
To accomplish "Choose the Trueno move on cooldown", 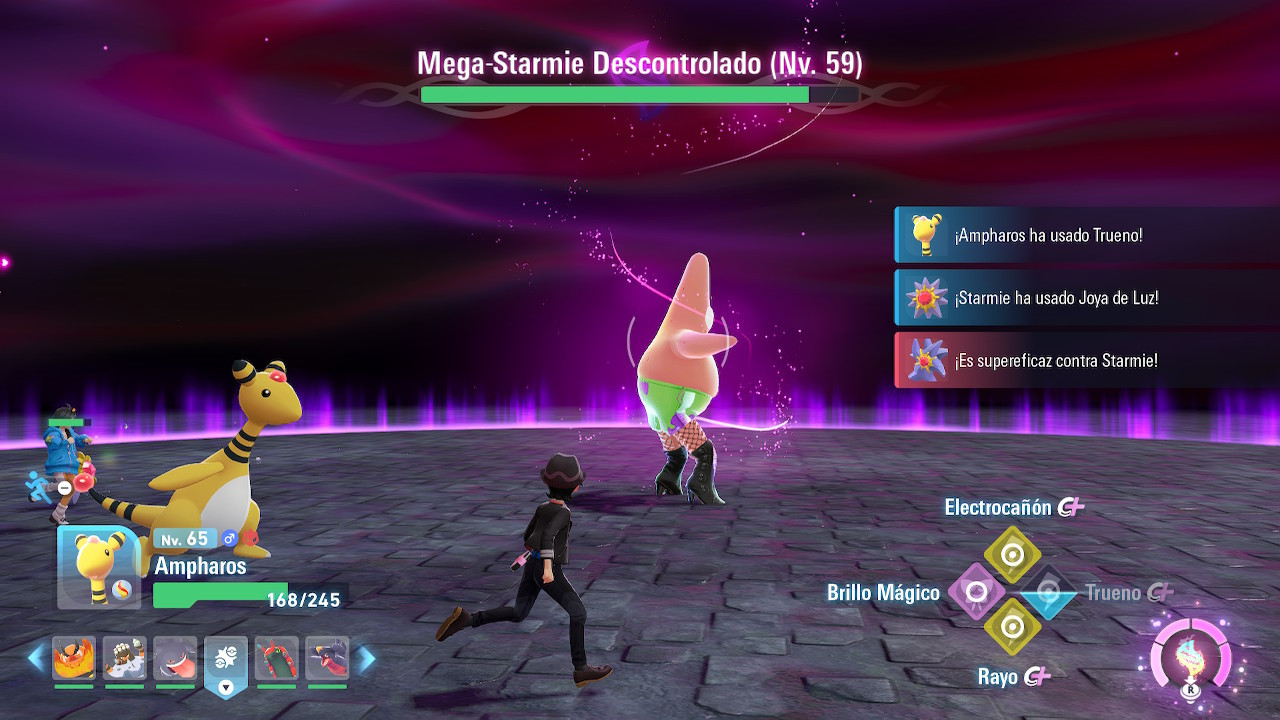I will (x=1047, y=593).
